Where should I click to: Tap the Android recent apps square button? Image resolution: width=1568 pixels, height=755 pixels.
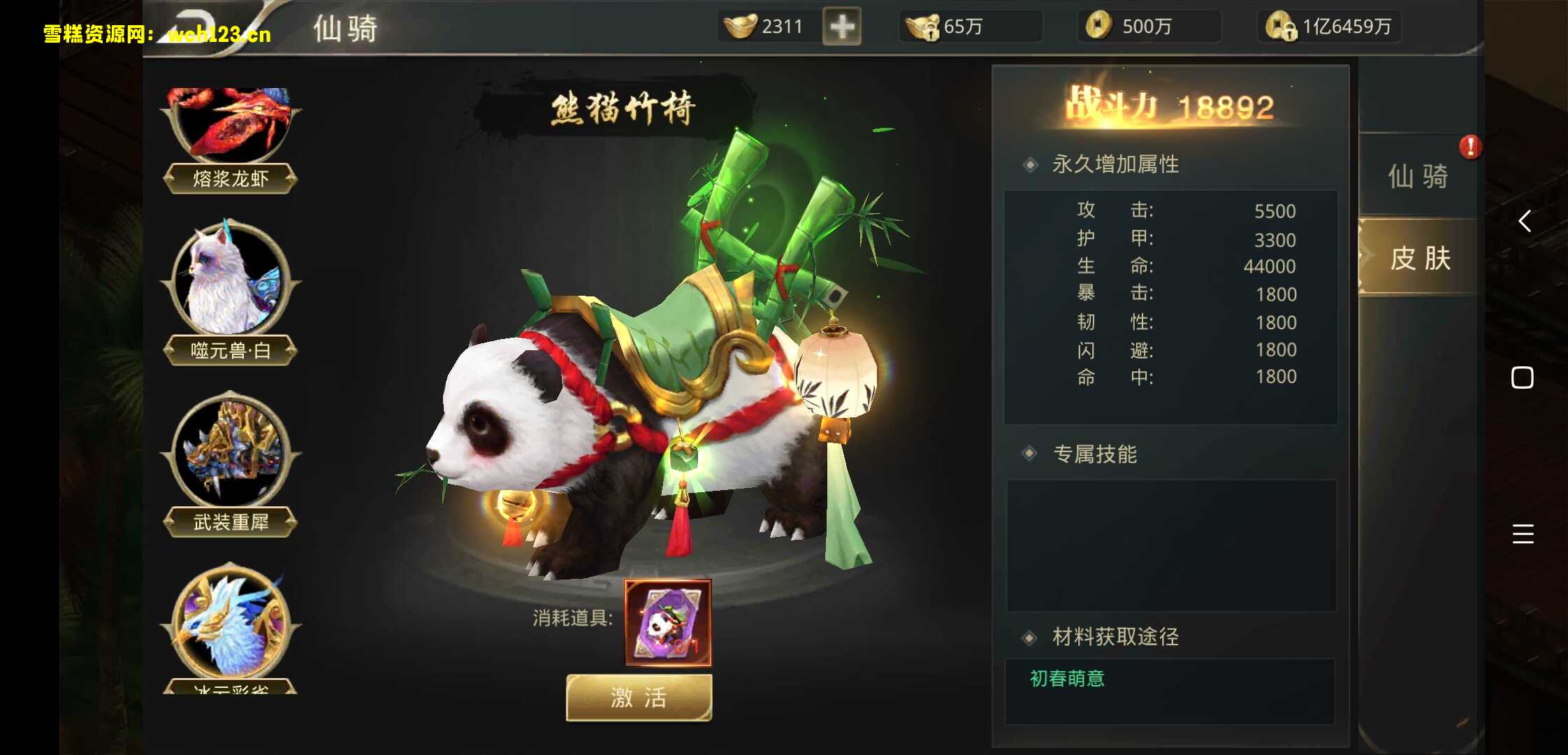1523,377
